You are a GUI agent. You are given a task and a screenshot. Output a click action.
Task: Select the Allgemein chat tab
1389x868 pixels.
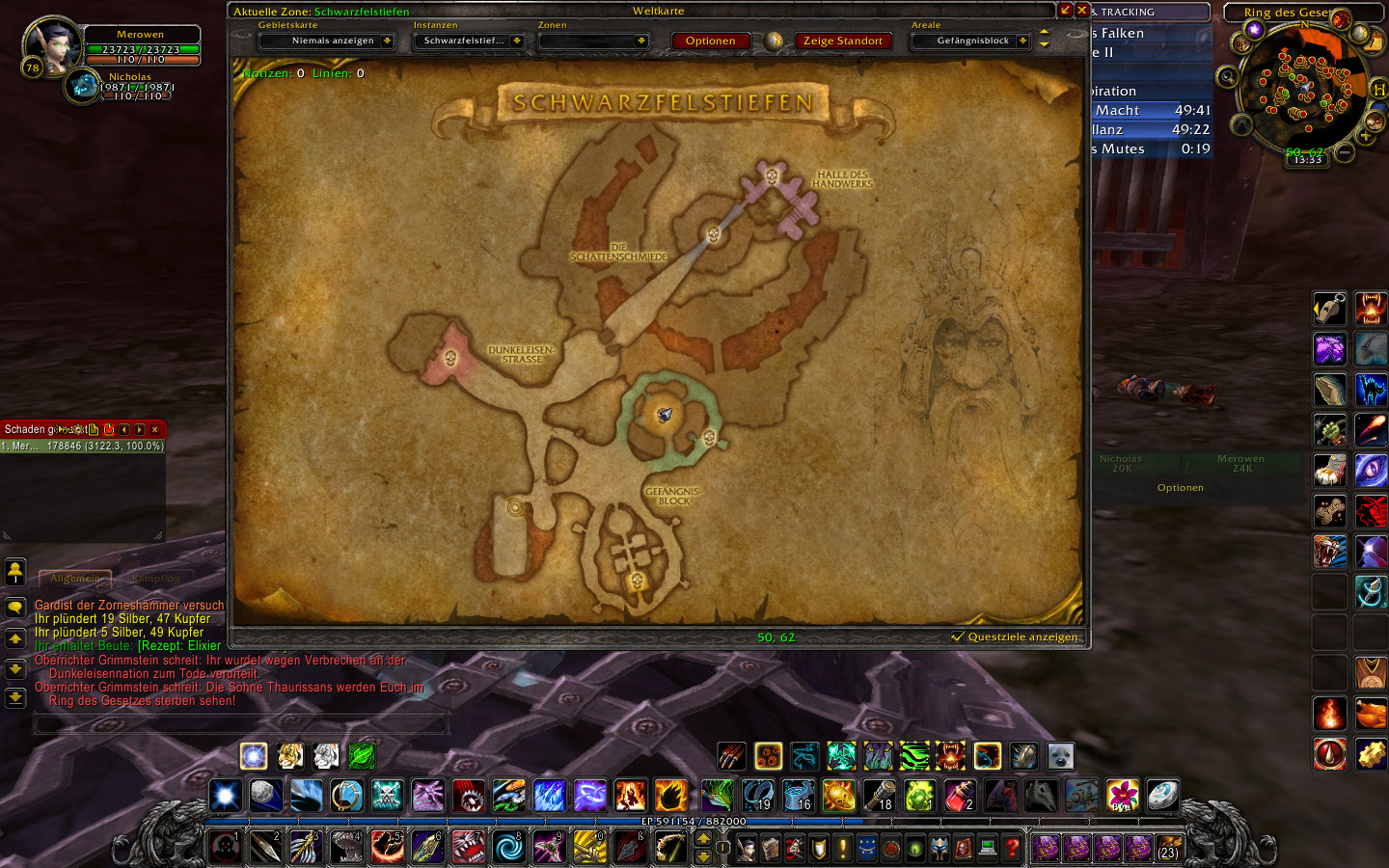[74, 580]
